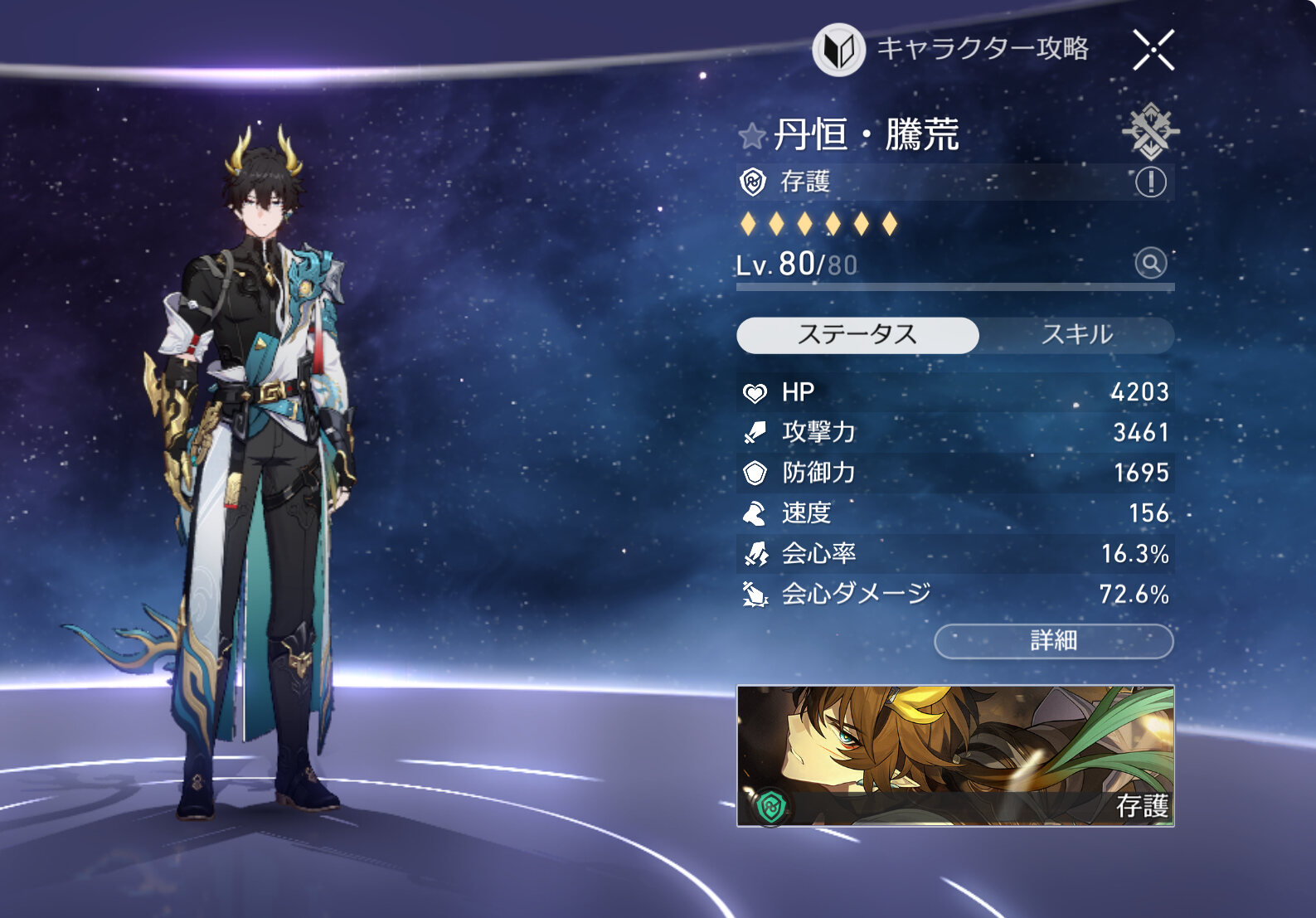Switch to the ステータス tab

(857, 335)
